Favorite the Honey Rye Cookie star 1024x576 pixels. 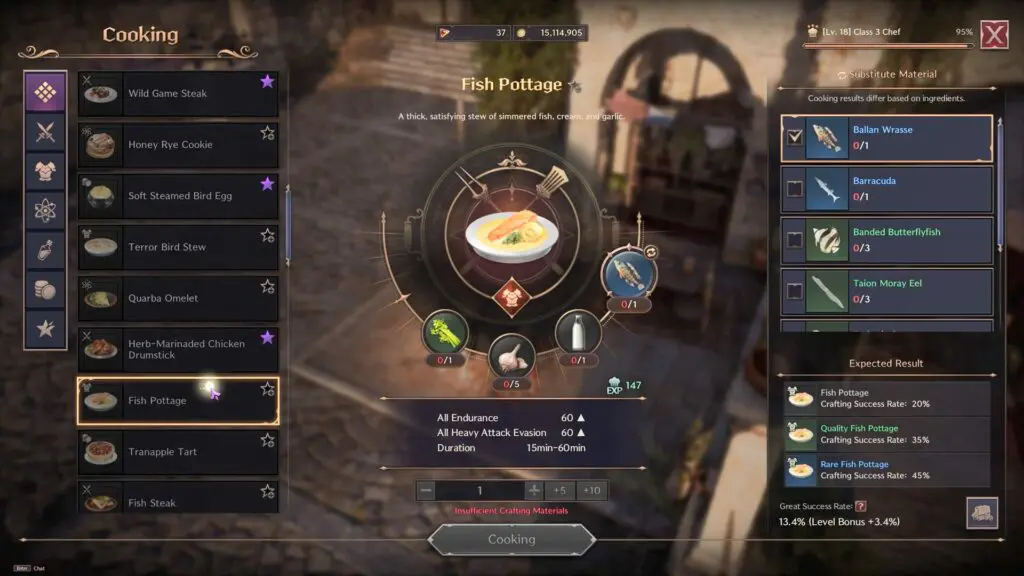(x=267, y=133)
